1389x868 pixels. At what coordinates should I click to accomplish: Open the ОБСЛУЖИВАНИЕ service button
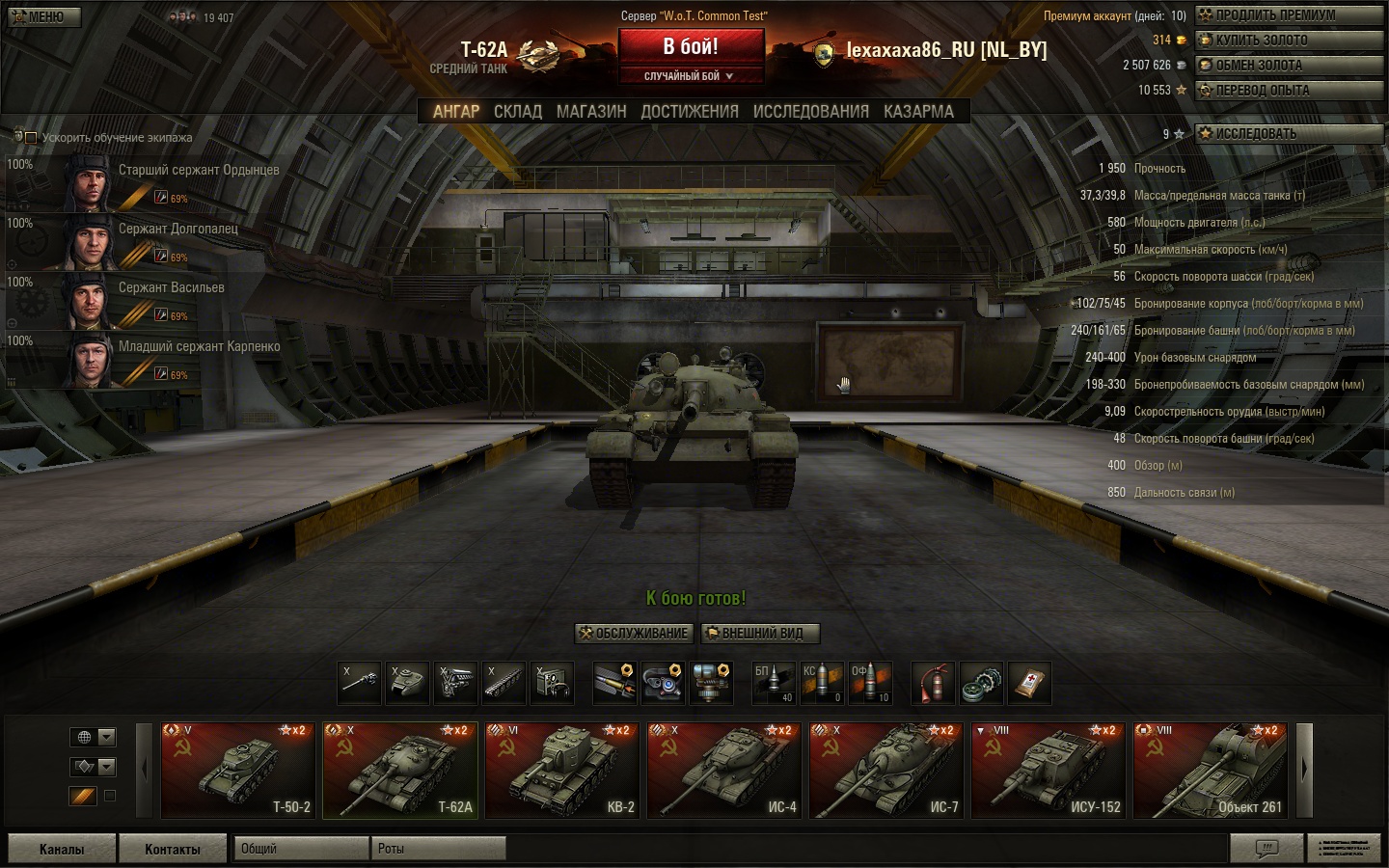click(635, 634)
